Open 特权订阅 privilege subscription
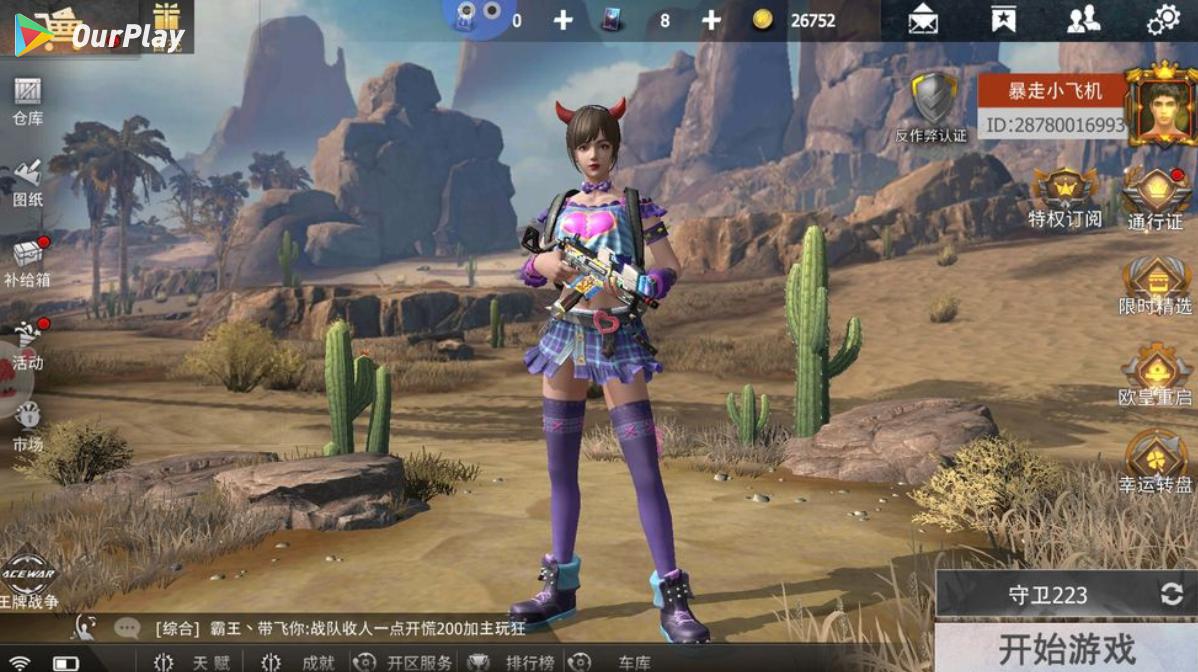This screenshot has width=1198, height=672. click(x=1064, y=198)
